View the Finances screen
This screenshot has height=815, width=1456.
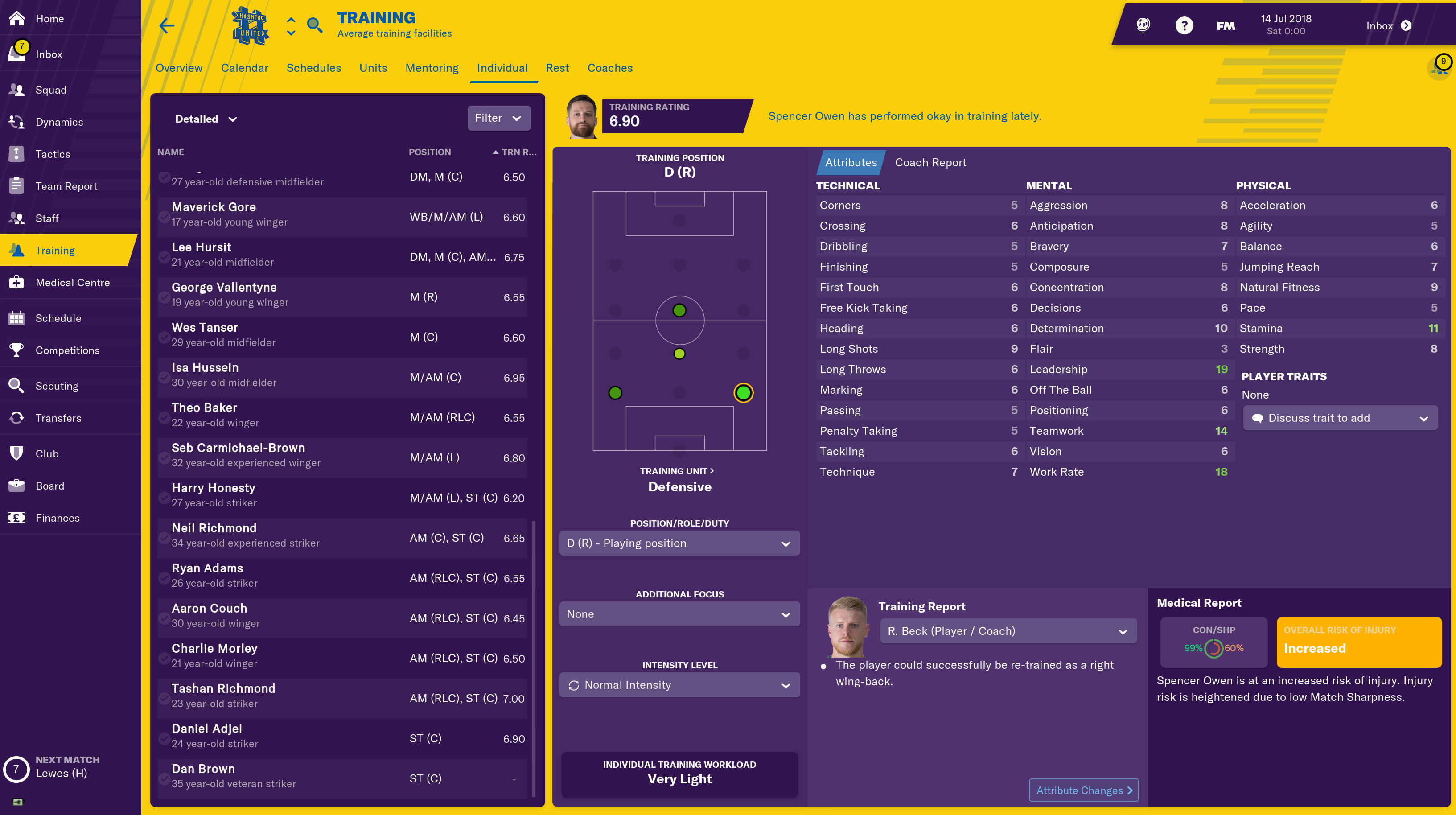[x=57, y=518]
